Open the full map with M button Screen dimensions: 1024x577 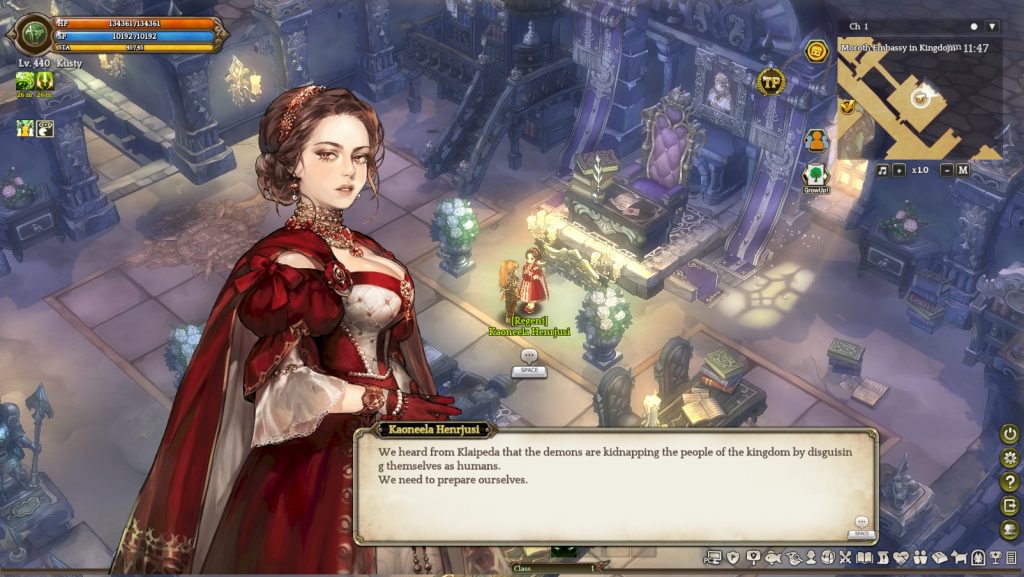pos(962,170)
